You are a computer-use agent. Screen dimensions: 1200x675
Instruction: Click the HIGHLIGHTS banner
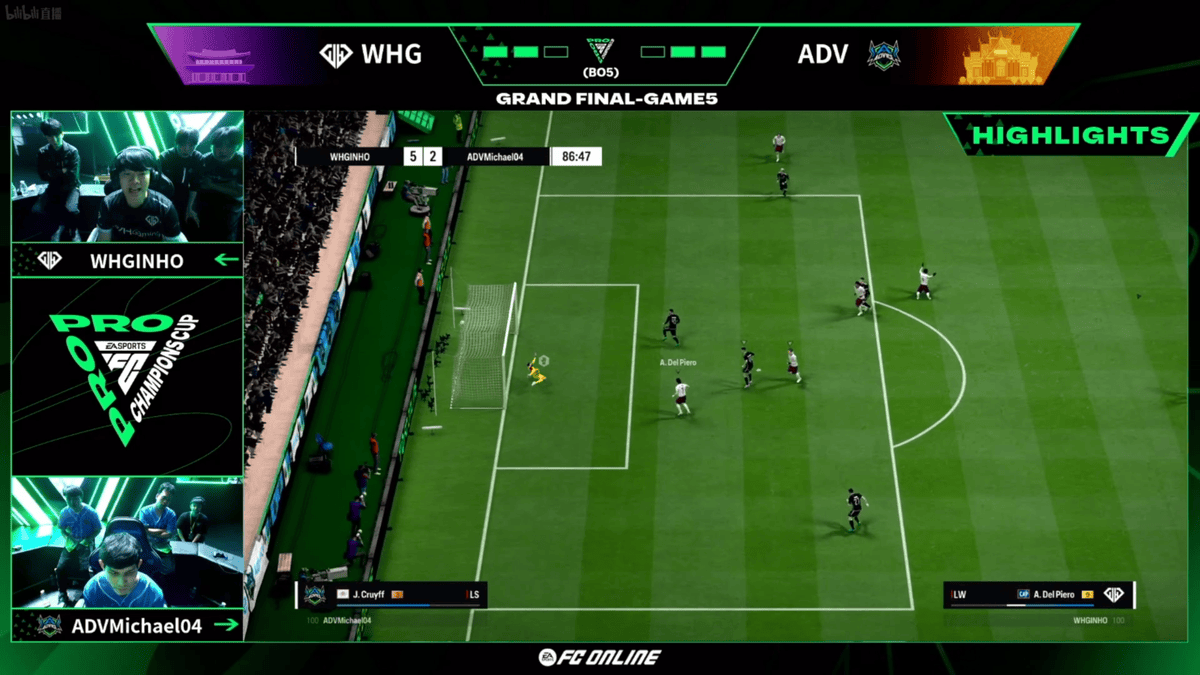coord(1070,135)
